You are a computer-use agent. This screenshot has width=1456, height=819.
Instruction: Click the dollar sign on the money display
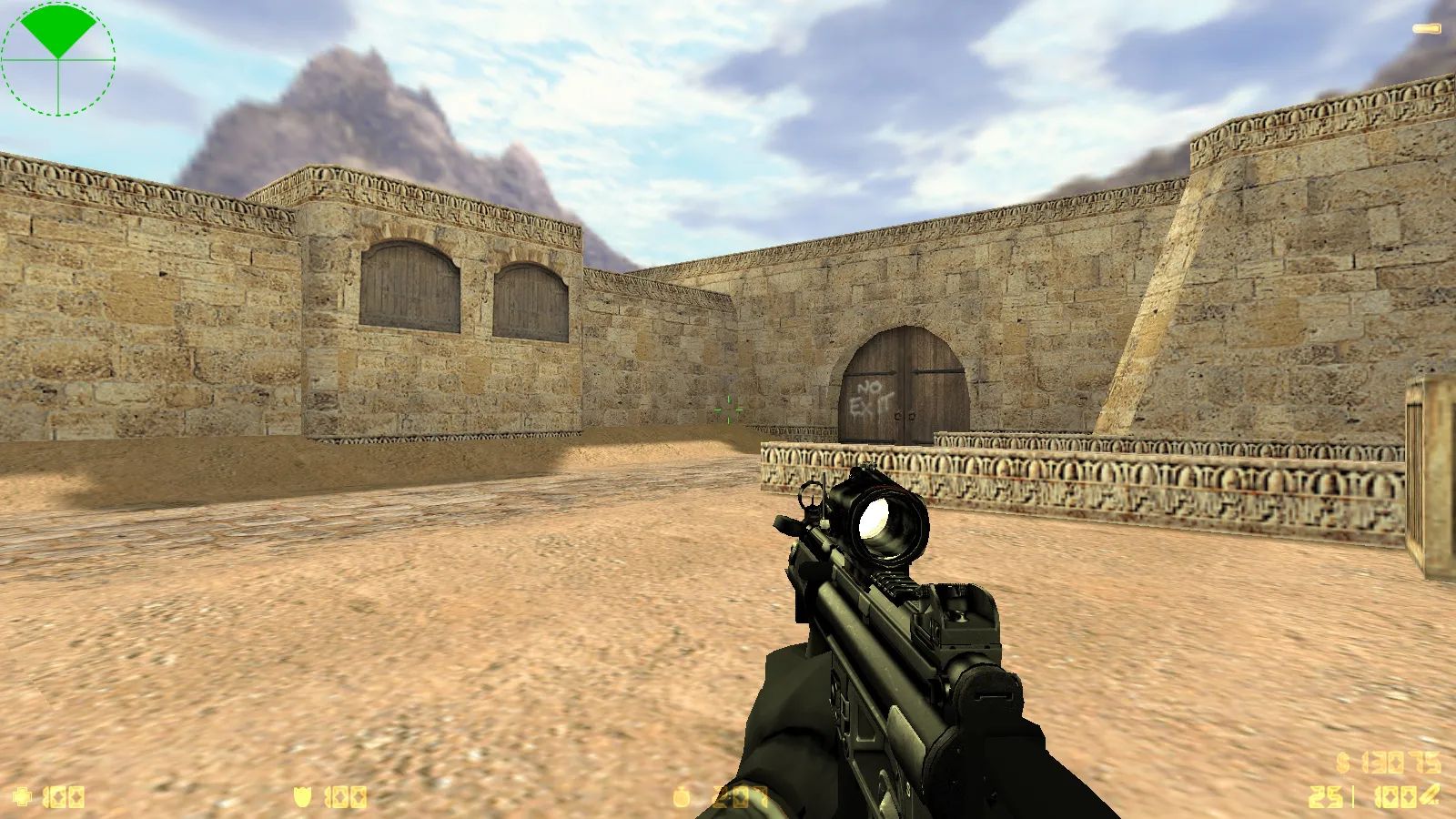[x=1342, y=761]
